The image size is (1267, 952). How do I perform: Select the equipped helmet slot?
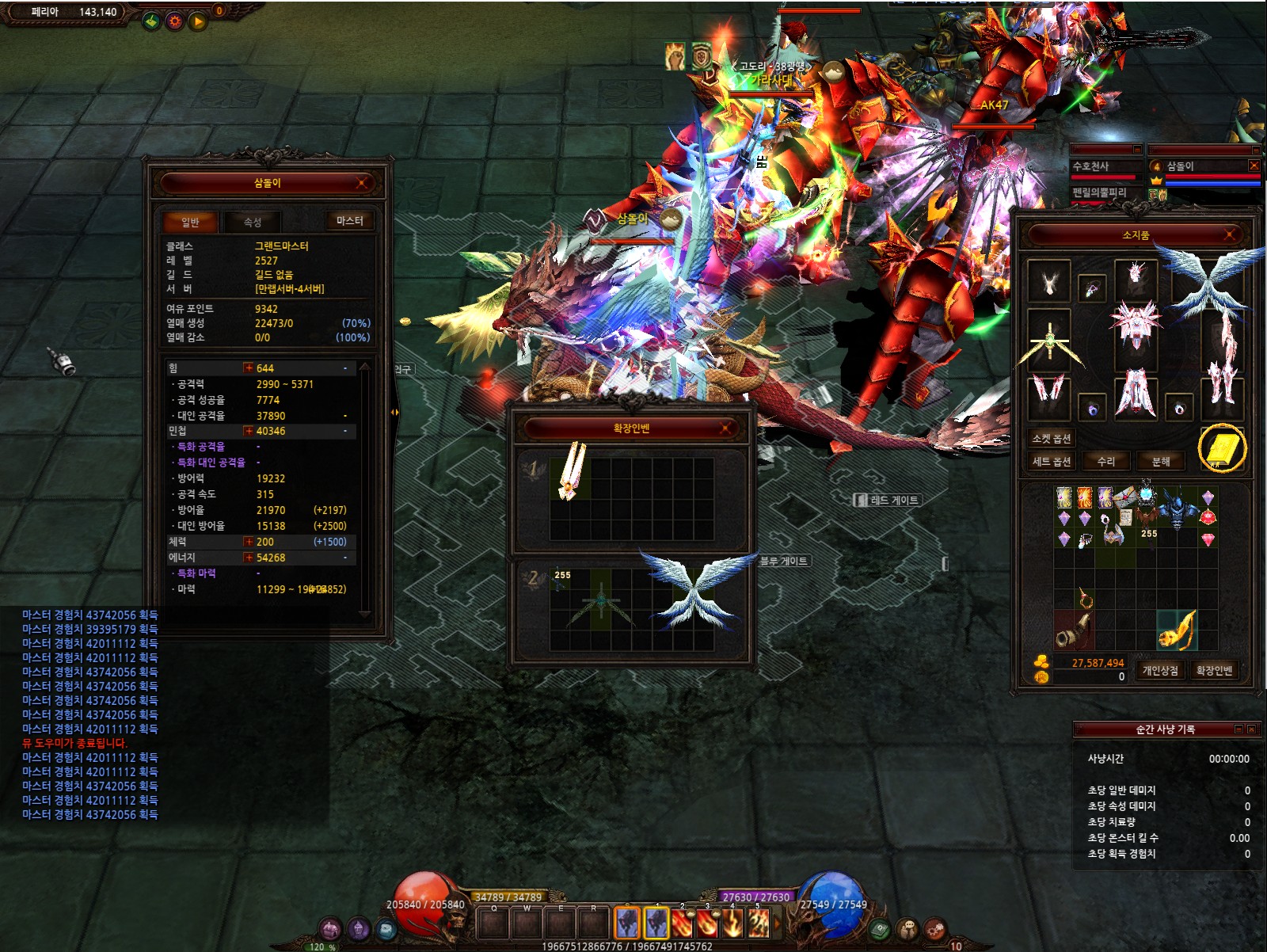click(1136, 280)
